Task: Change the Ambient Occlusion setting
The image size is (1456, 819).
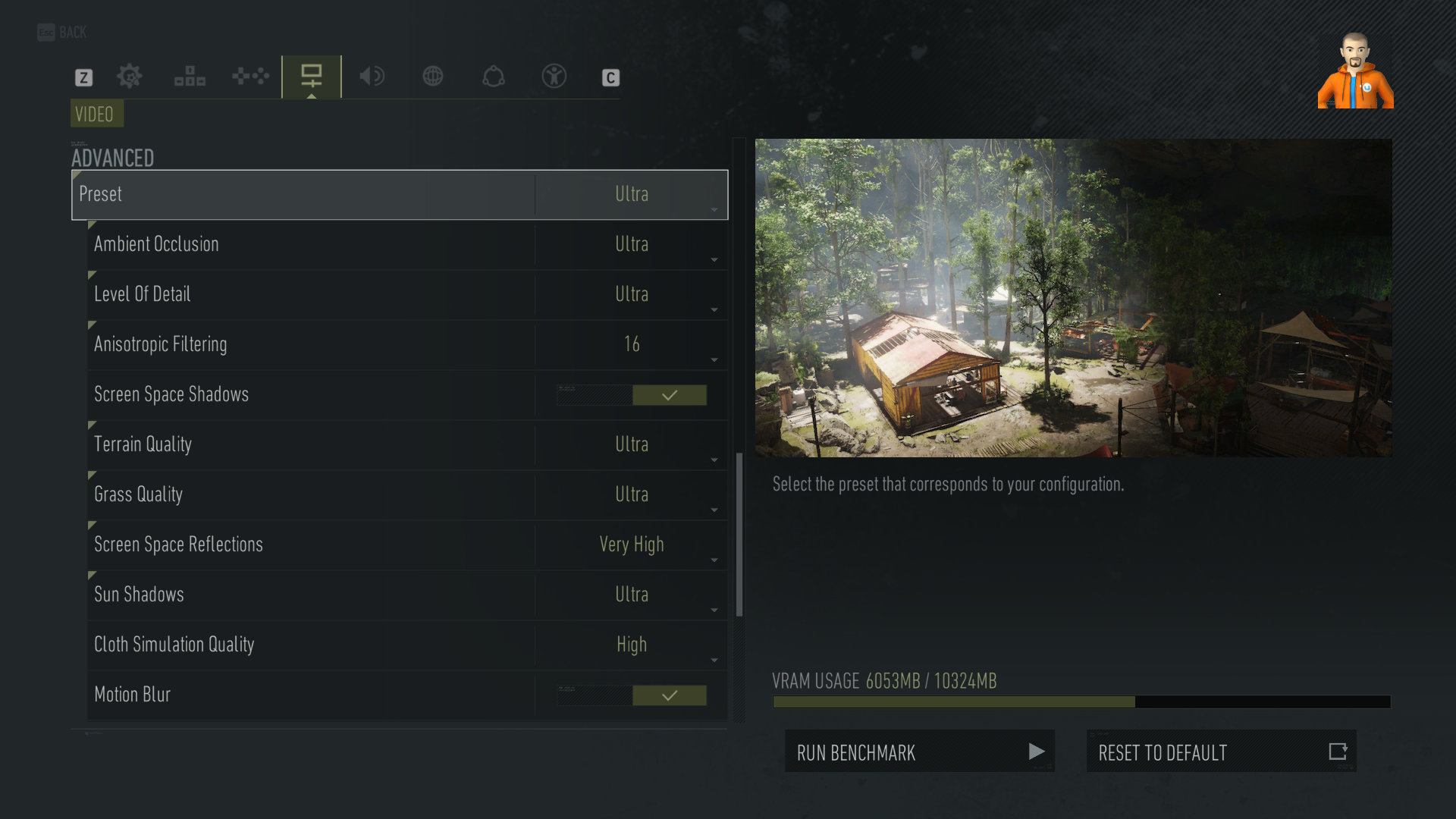Action: 631,245
